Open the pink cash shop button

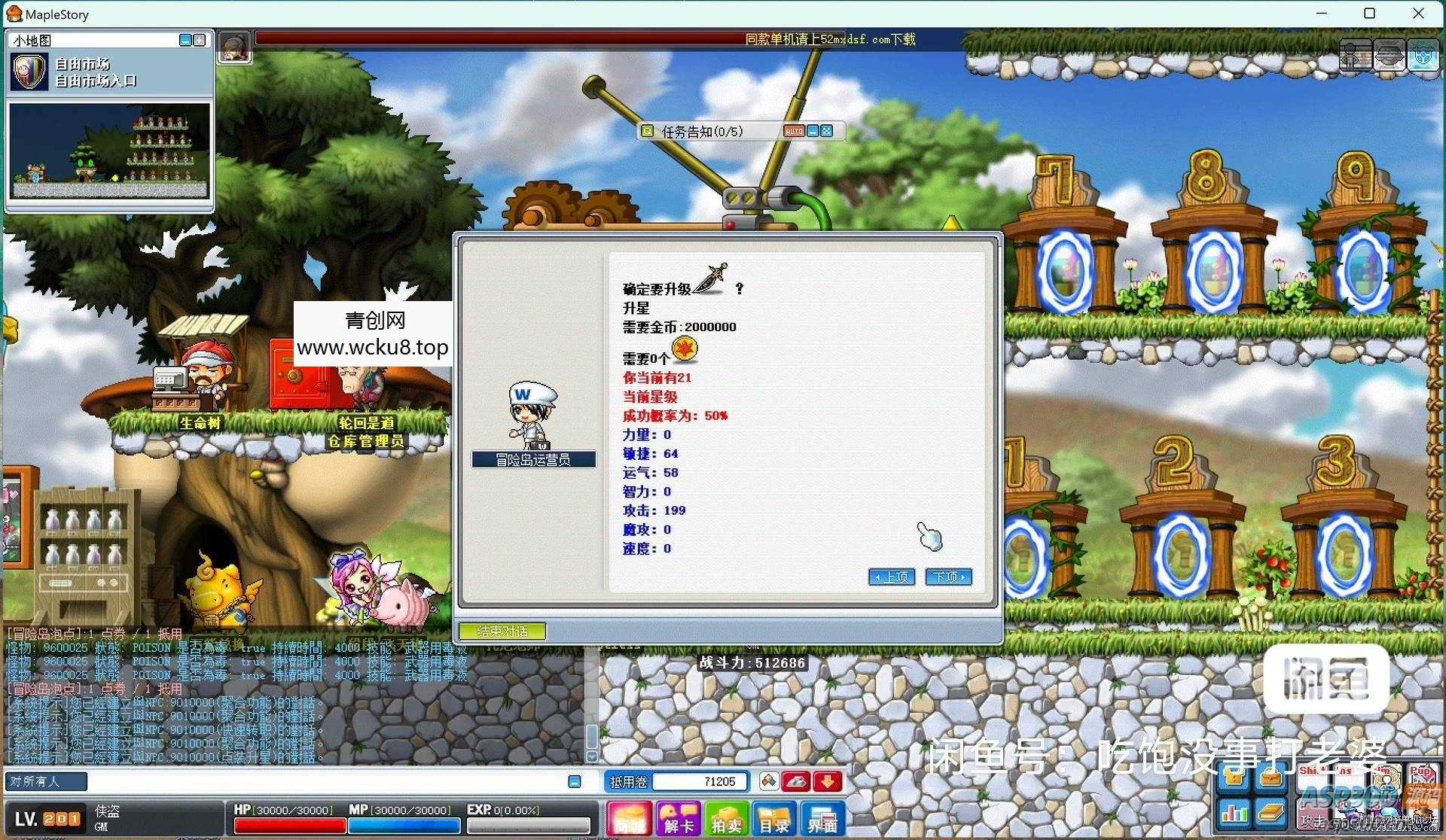tap(630, 819)
